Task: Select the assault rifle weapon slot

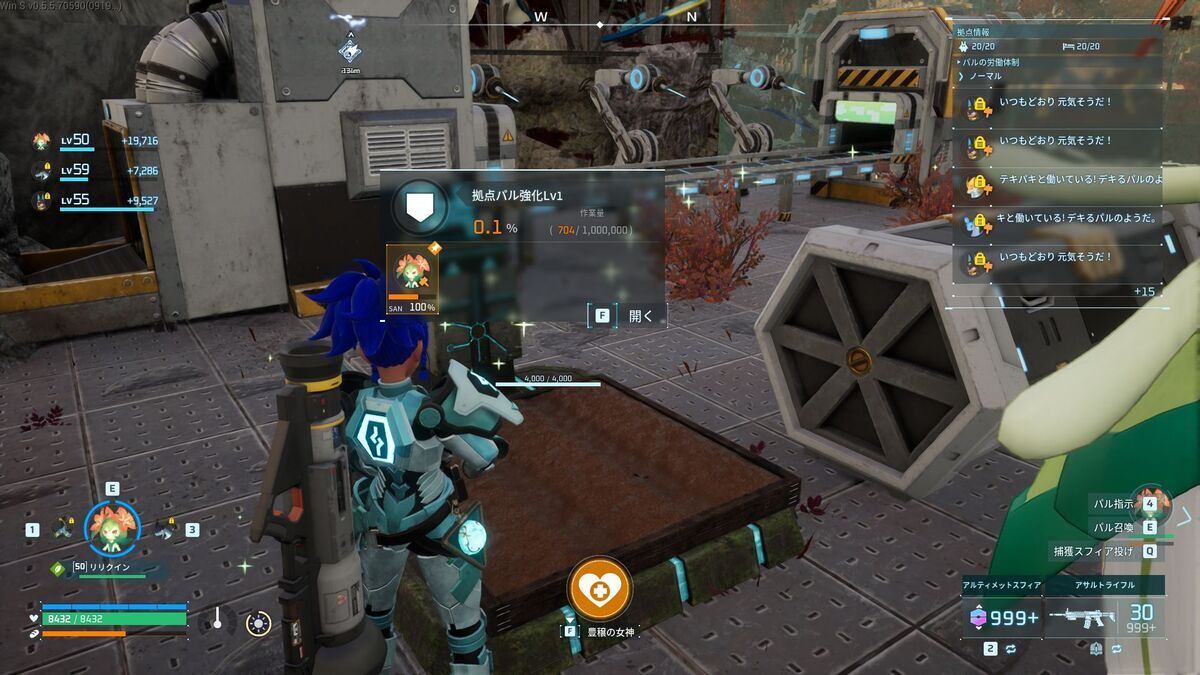Action: click(1106, 618)
